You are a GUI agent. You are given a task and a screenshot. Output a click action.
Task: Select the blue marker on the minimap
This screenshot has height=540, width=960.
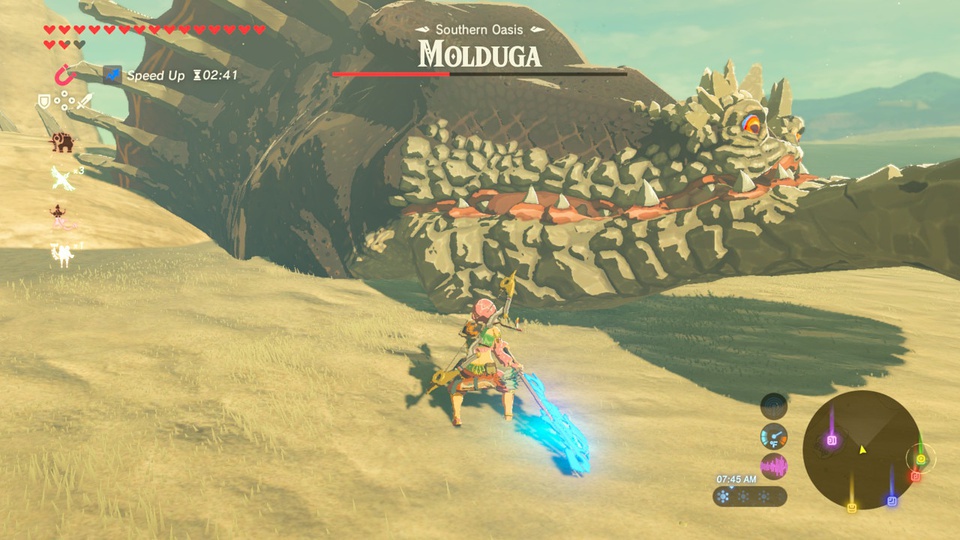892,500
